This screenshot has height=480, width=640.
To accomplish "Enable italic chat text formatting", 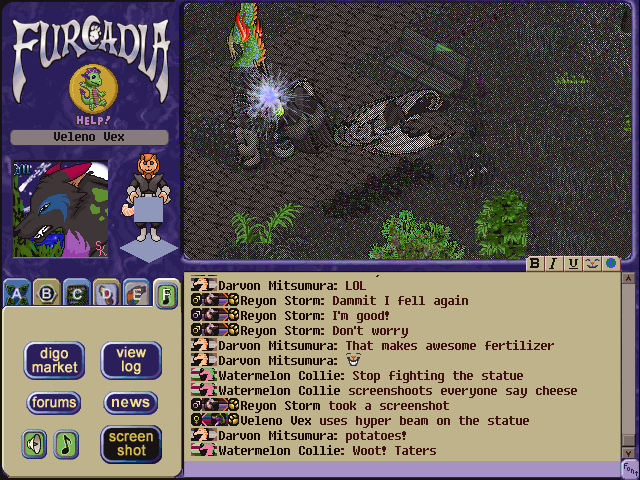I will pyautogui.click(x=553, y=264).
